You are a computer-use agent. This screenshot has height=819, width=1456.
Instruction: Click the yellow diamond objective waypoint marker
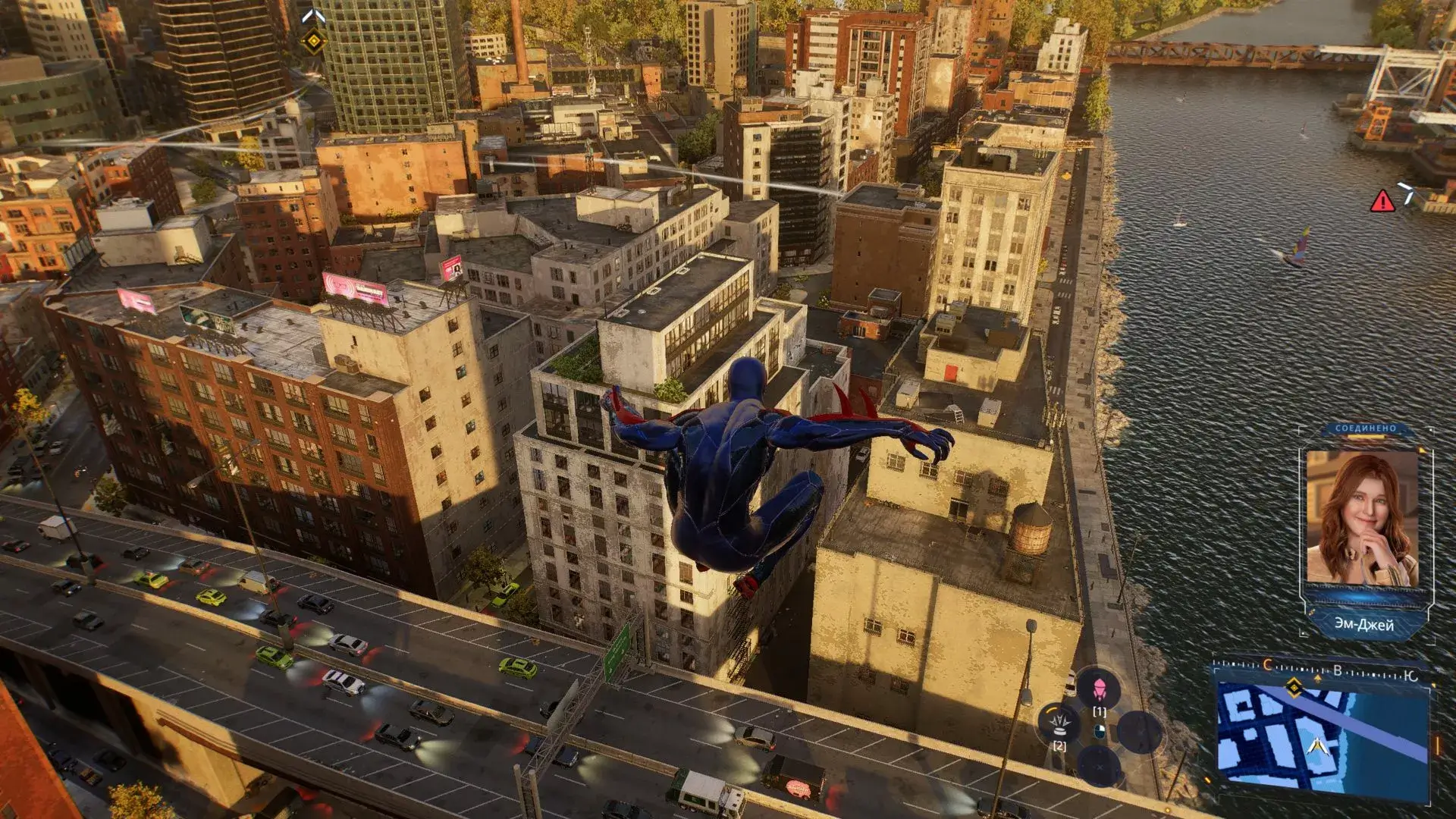[313, 41]
